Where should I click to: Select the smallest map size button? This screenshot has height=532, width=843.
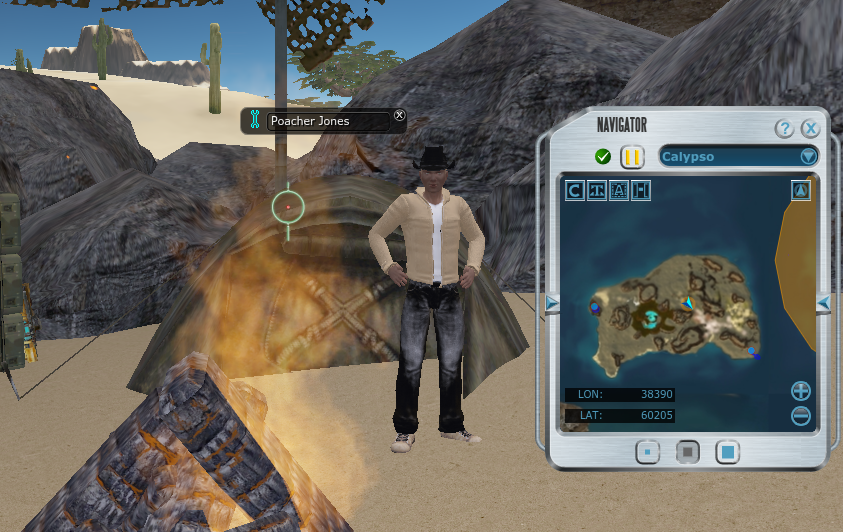(647, 452)
